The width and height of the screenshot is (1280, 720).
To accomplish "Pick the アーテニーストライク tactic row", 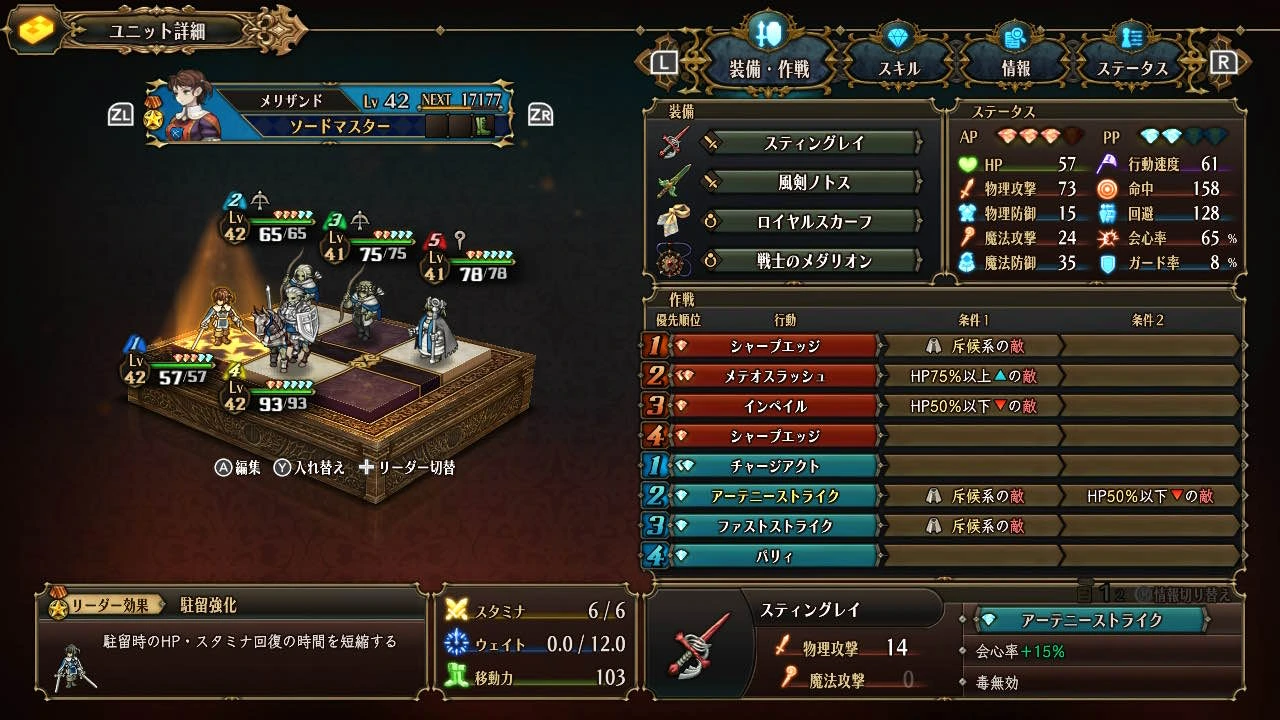I will point(775,496).
